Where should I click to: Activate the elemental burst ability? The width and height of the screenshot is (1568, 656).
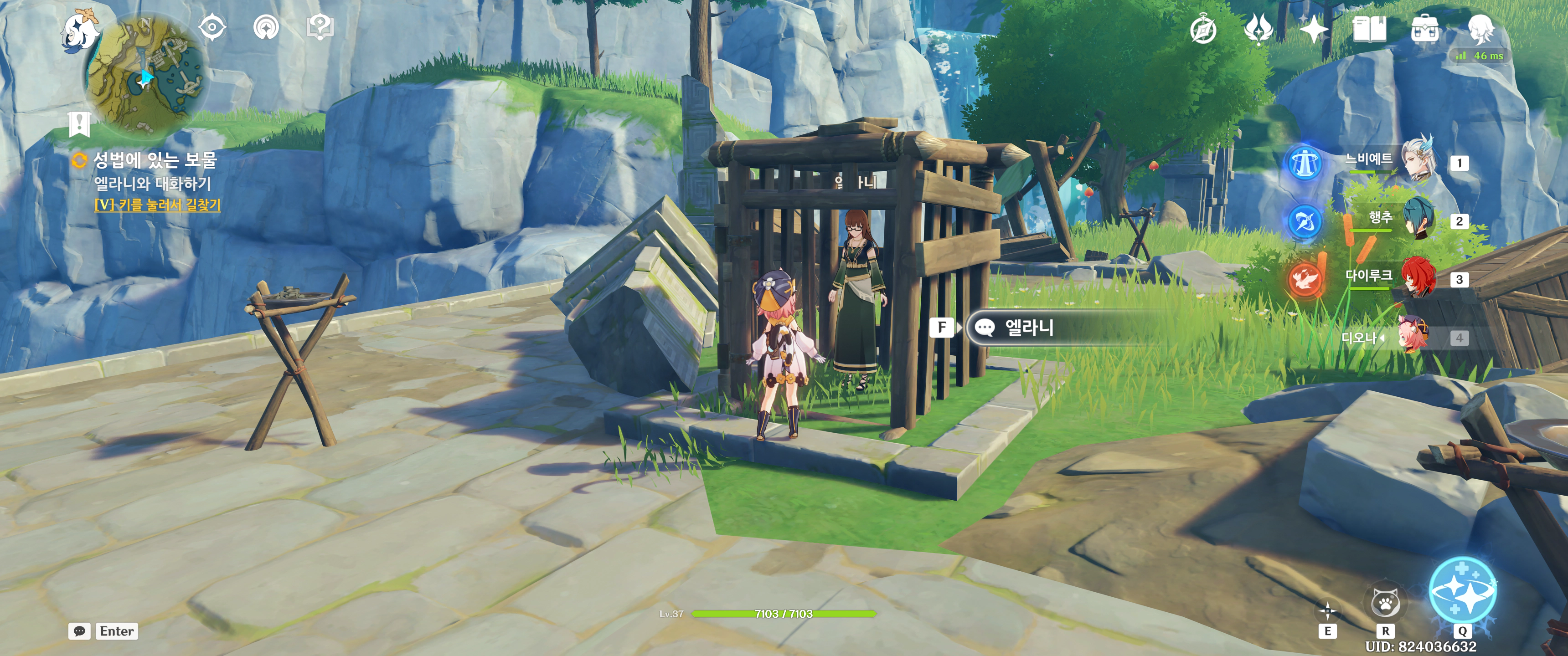(1462, 589)
